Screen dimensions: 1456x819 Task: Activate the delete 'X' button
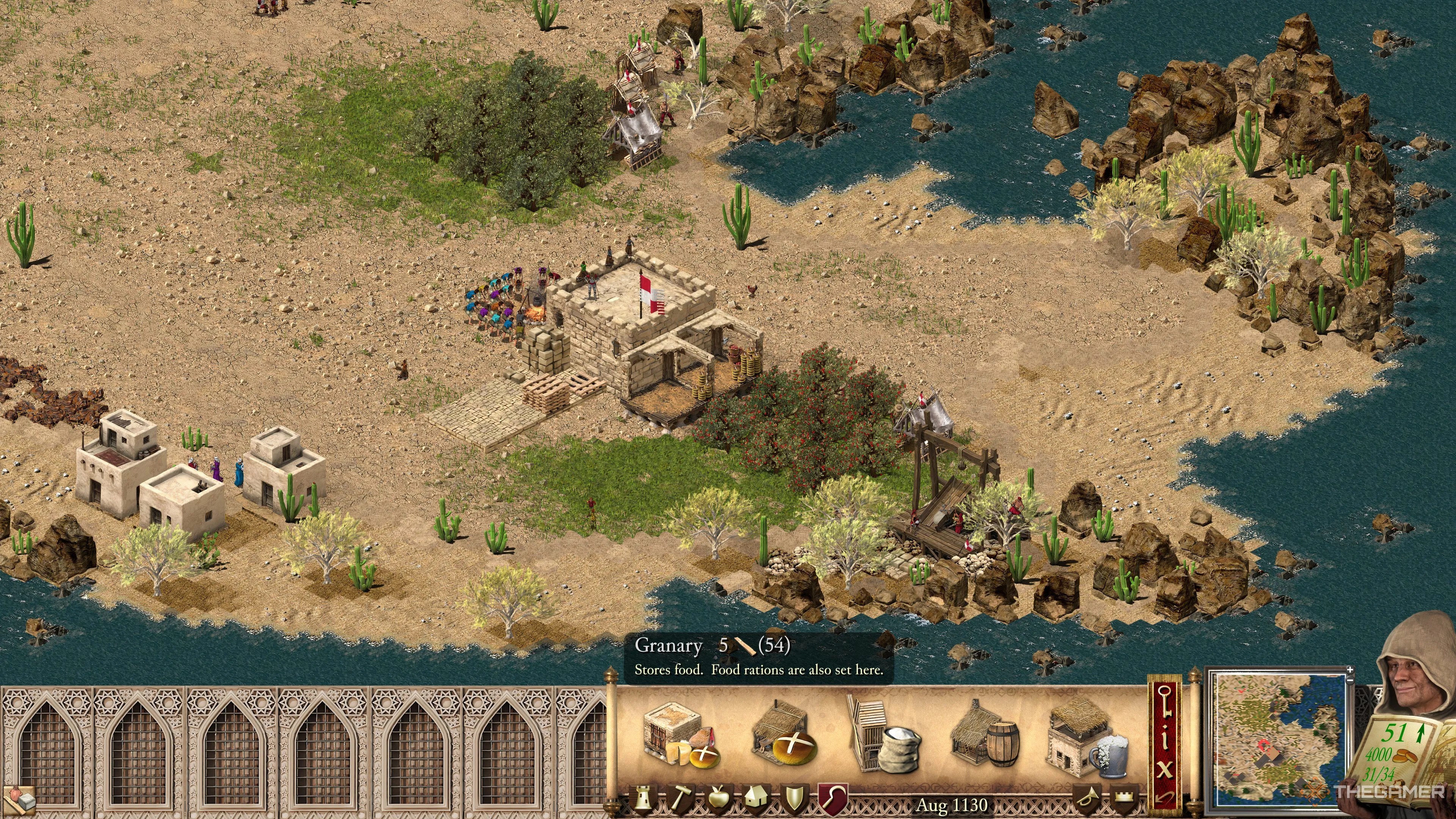1166,770
